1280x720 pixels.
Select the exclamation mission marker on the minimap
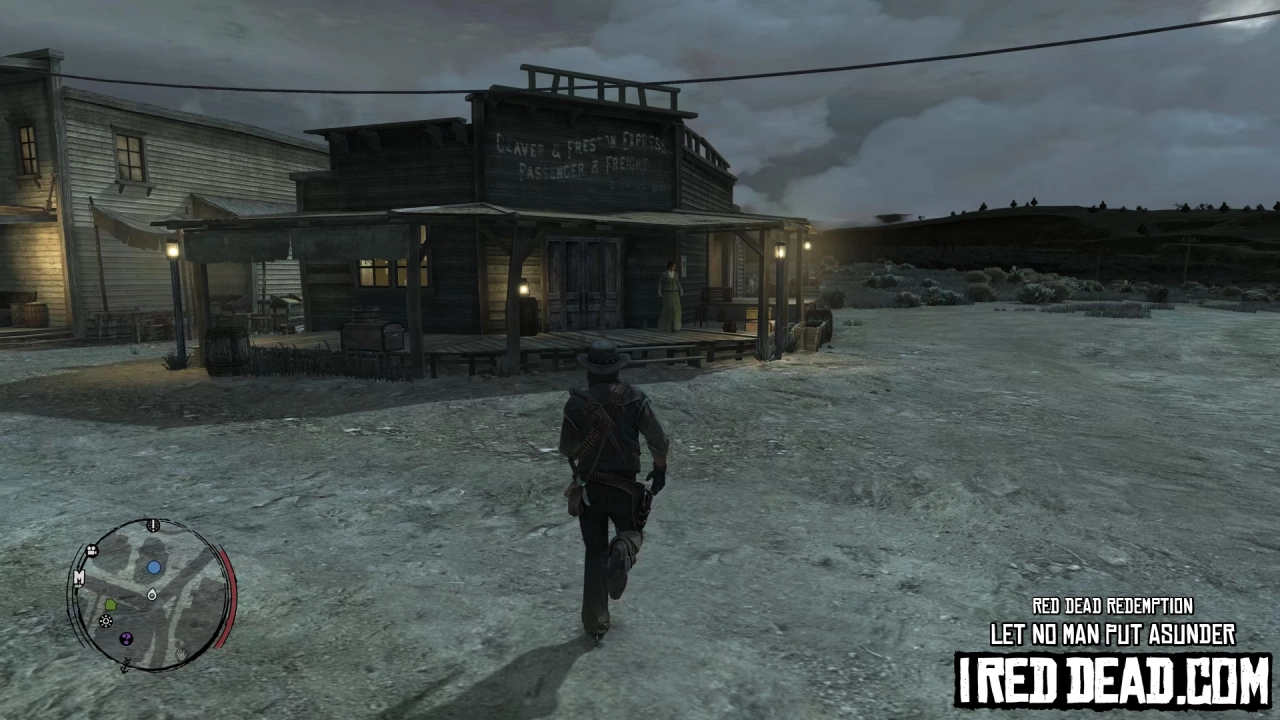[x=152, y=525]
